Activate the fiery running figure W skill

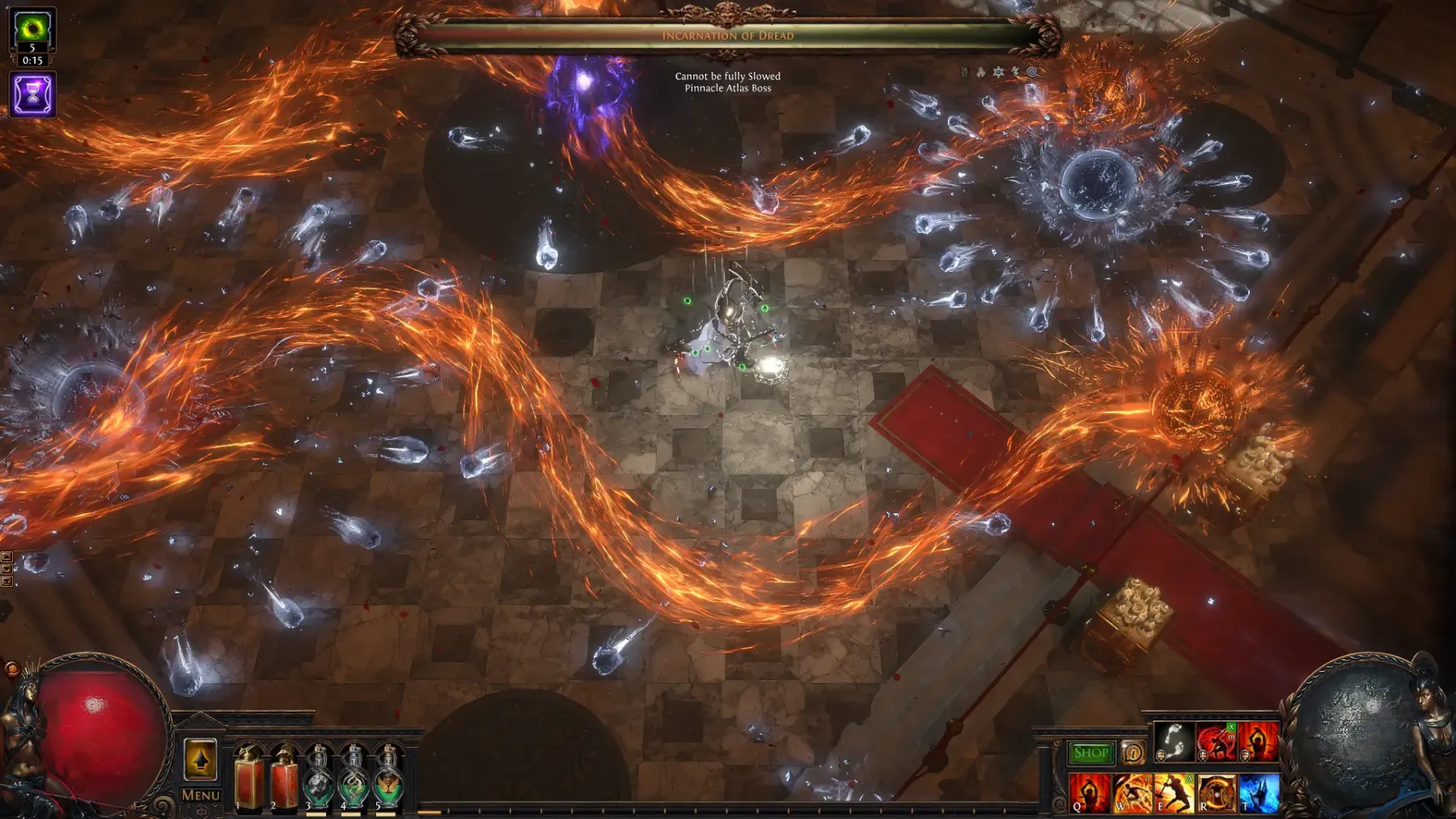1132,792
